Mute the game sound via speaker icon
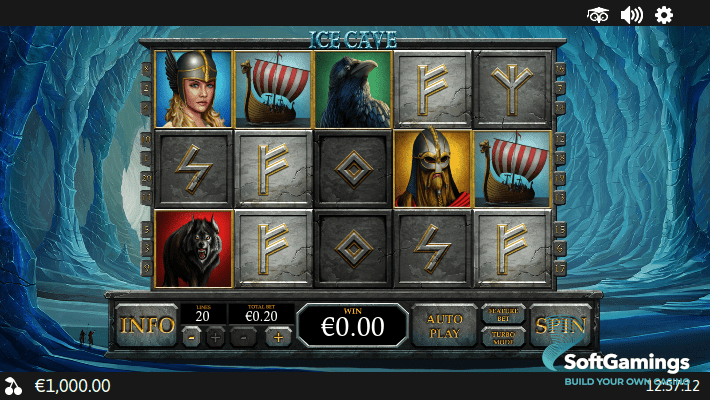The height and width of the screenshot is (400, 710). pyautogui.click(x=631, y=14)
